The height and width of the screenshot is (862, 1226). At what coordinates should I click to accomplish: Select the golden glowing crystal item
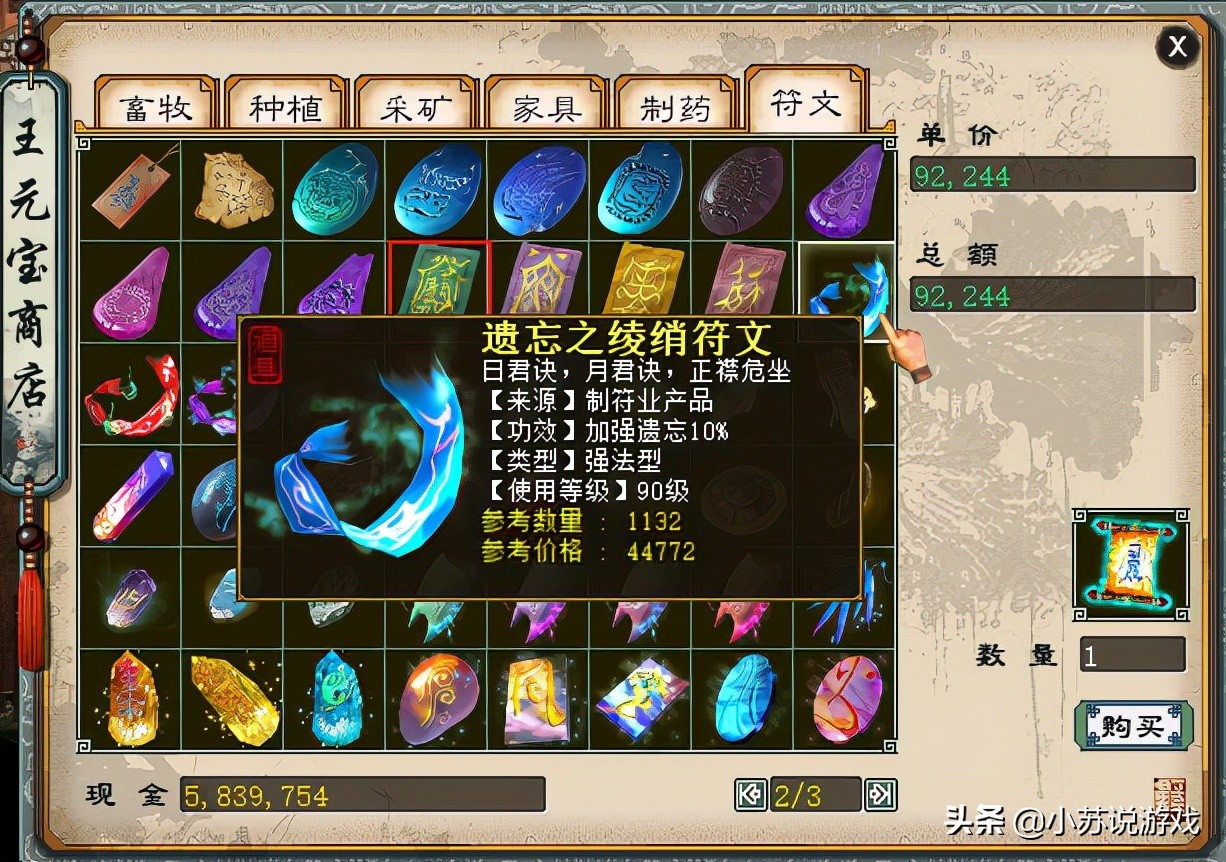tap(234, 697)
